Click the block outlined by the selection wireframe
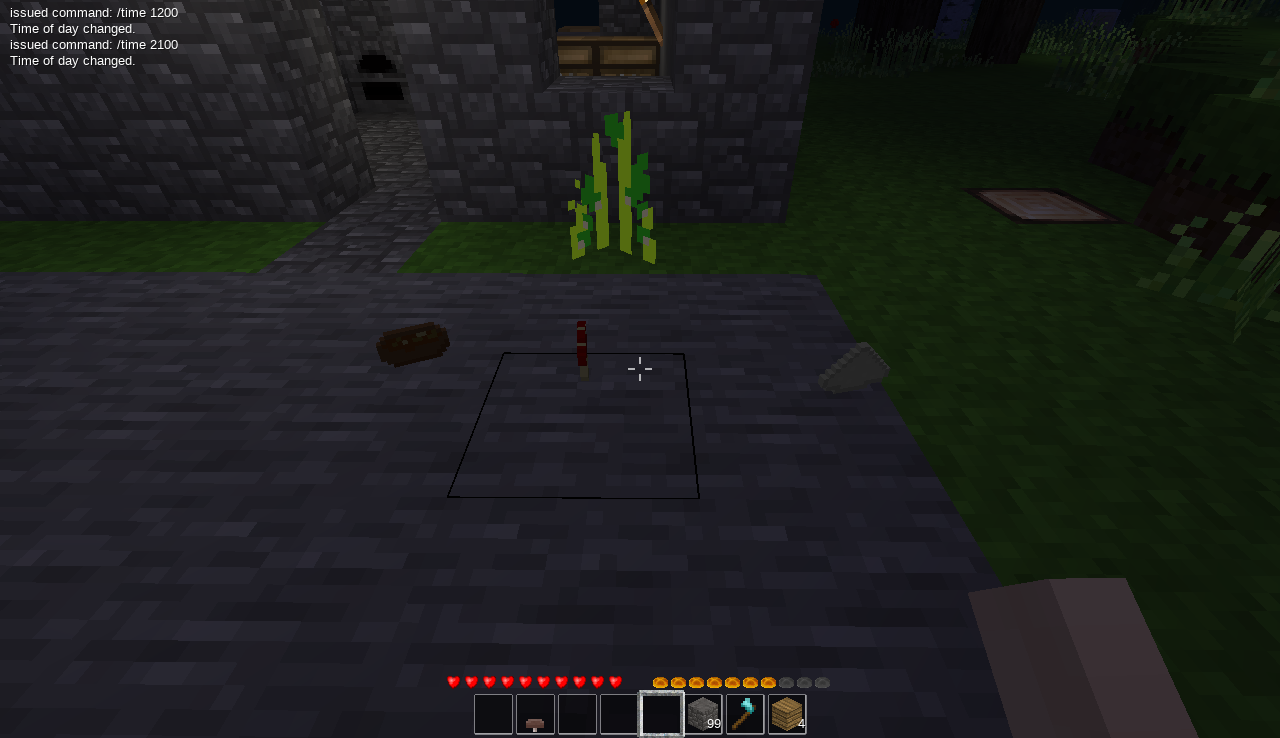This screenshot has height=738, width=1280. pos(575,425)
